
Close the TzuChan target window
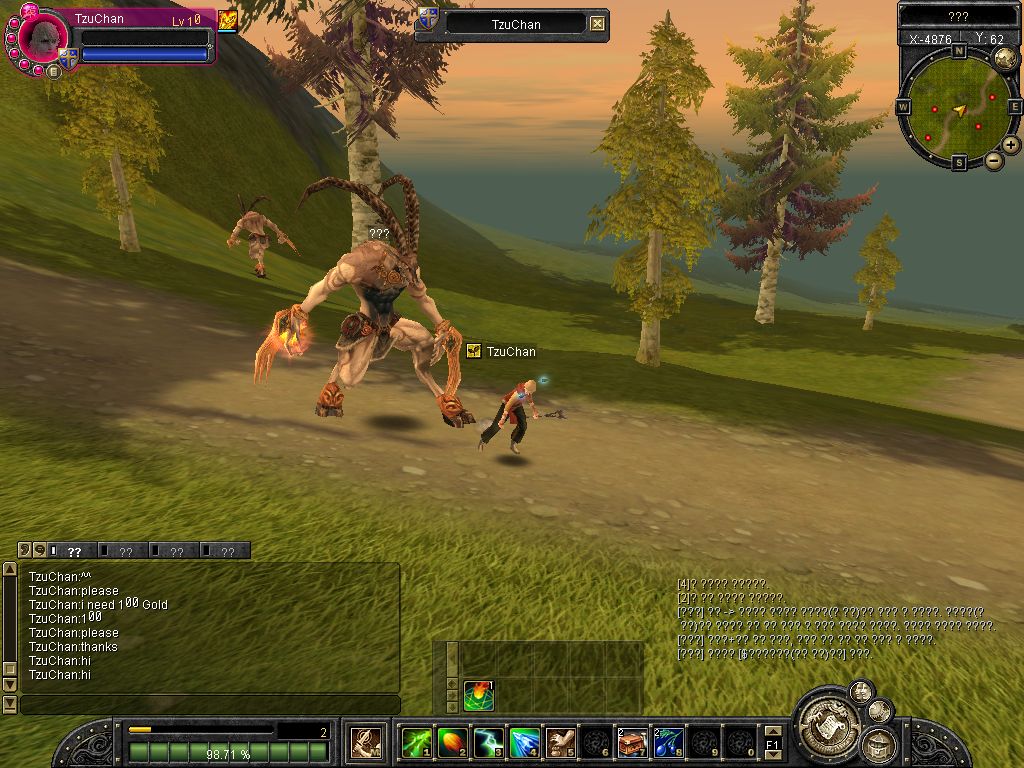click(x=597, y=24)
